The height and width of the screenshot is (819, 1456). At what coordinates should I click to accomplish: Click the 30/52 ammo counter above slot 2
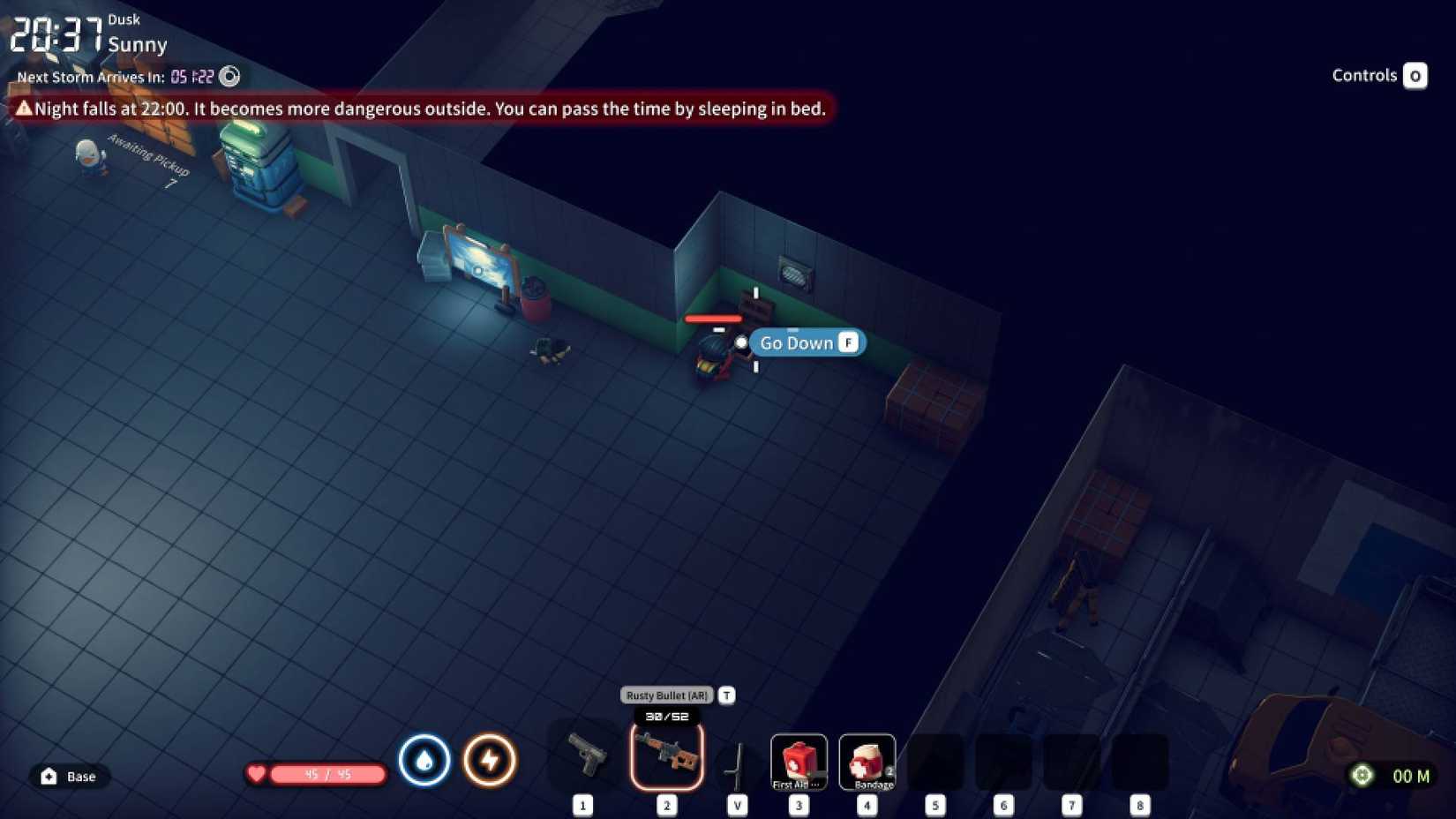666,718
